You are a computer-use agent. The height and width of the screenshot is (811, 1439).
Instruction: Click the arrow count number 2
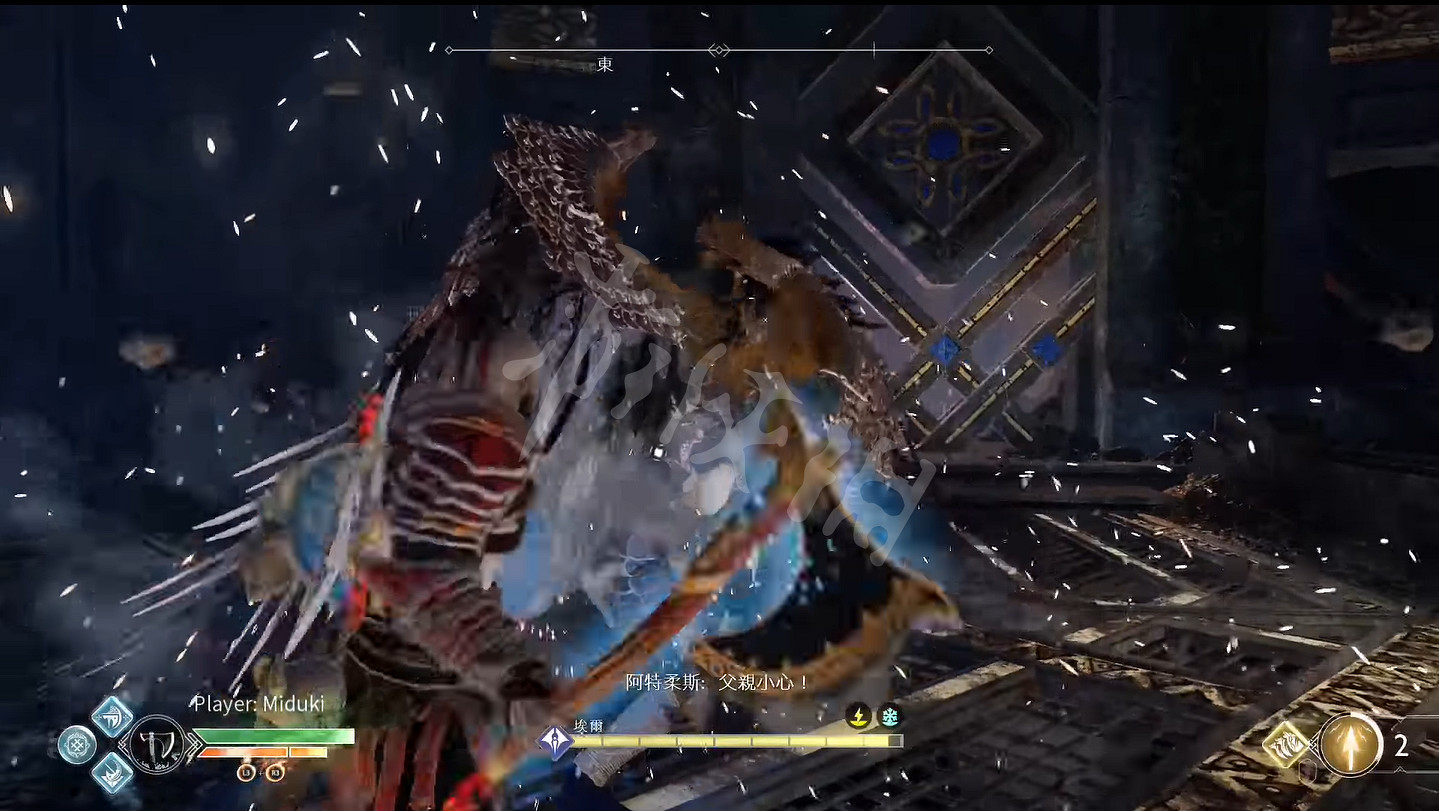(x=1402, y=745)
